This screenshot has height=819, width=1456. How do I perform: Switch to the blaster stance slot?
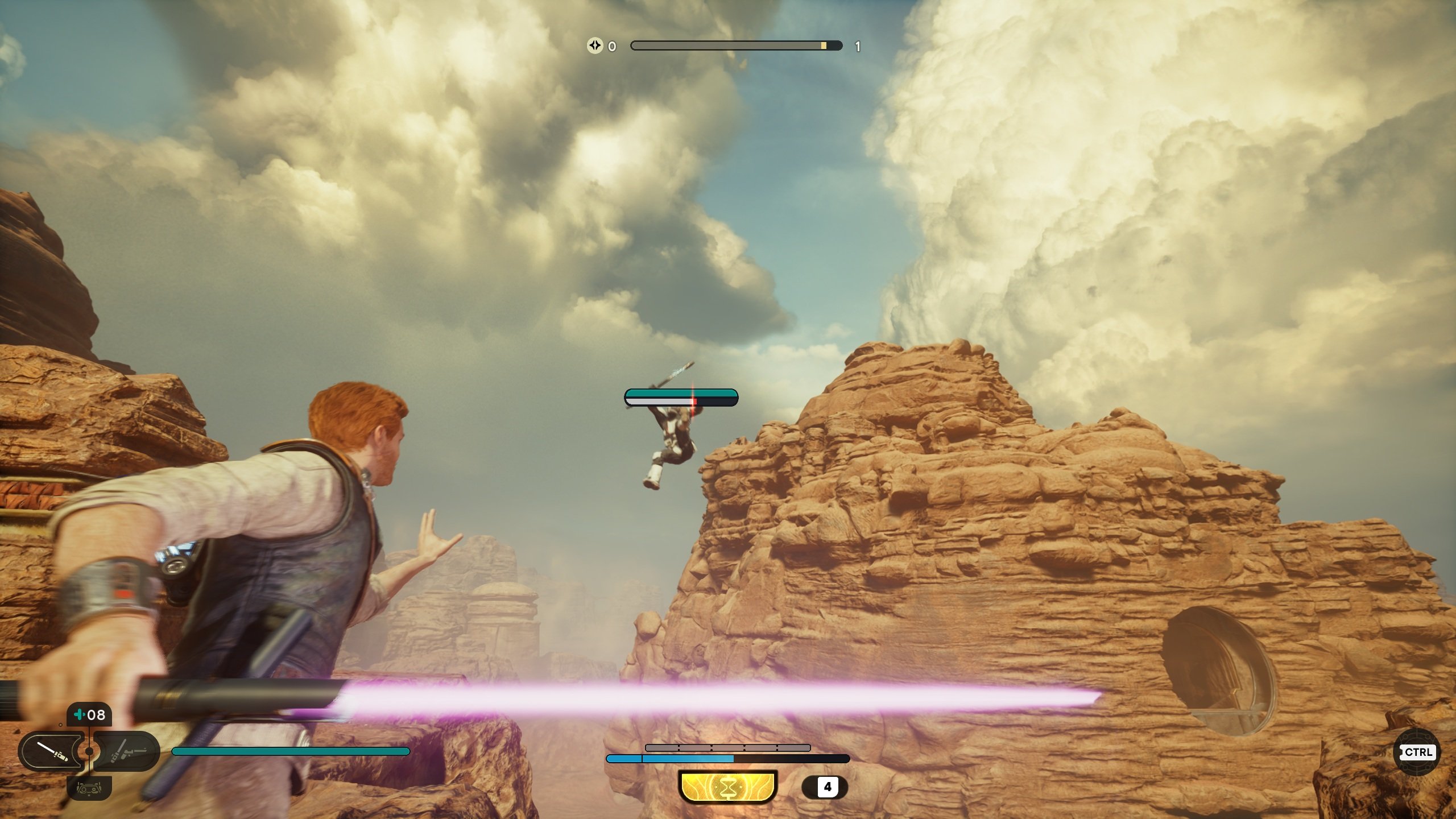point(129,752)
